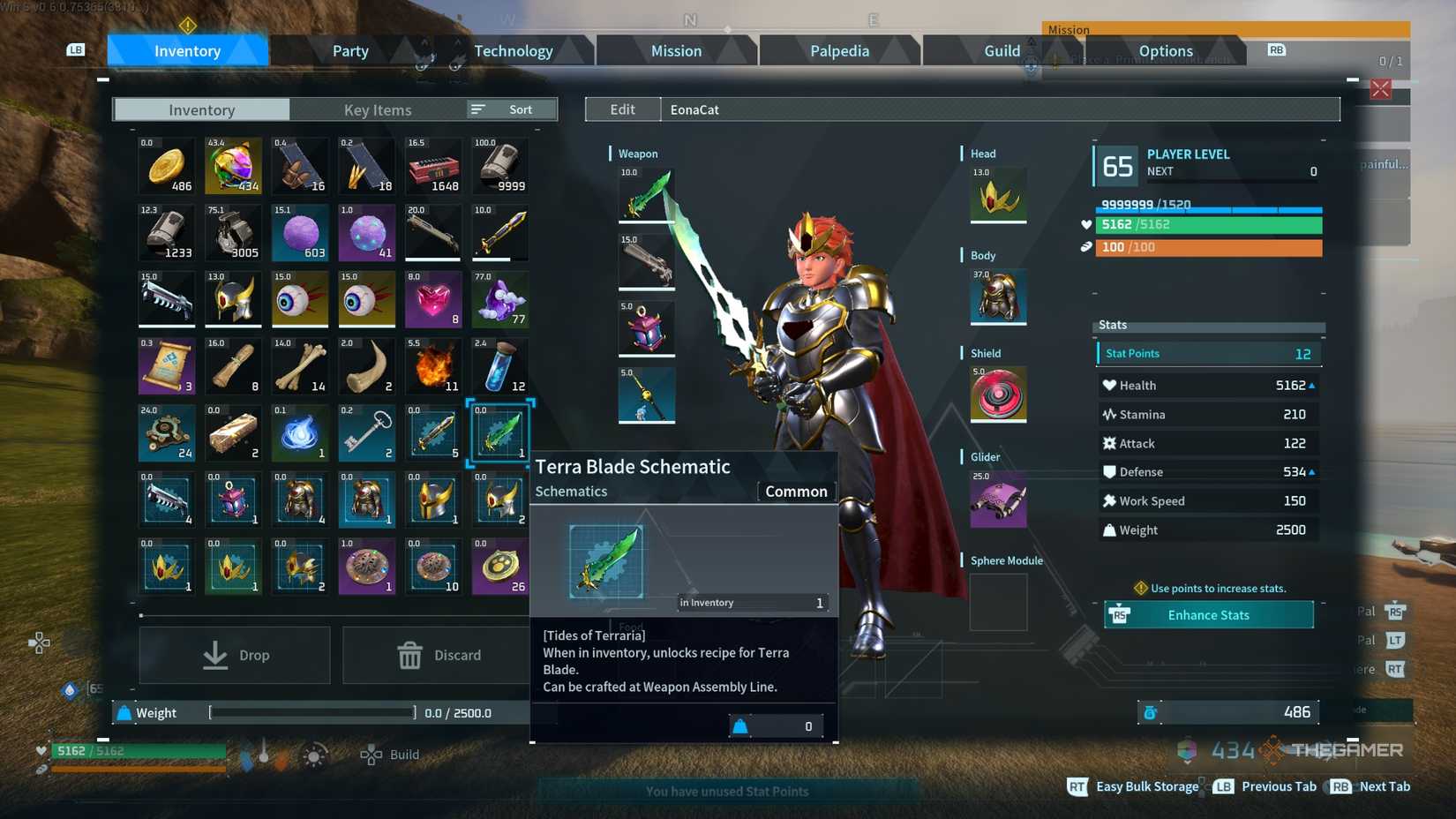Increase Defense using its up arrow
This screenshot has height=819, width=1456.
click(x=1313, y=471)
